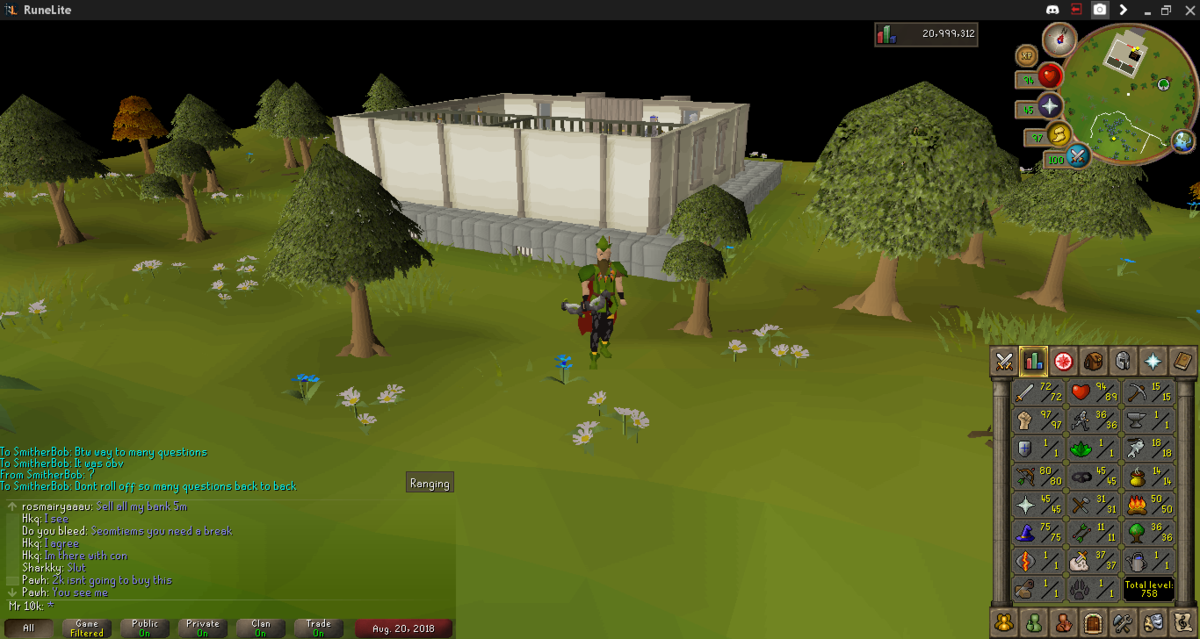Select the Firemaking skill at level 50
The image size is (1200, 639).
(x=1146, y=505)
